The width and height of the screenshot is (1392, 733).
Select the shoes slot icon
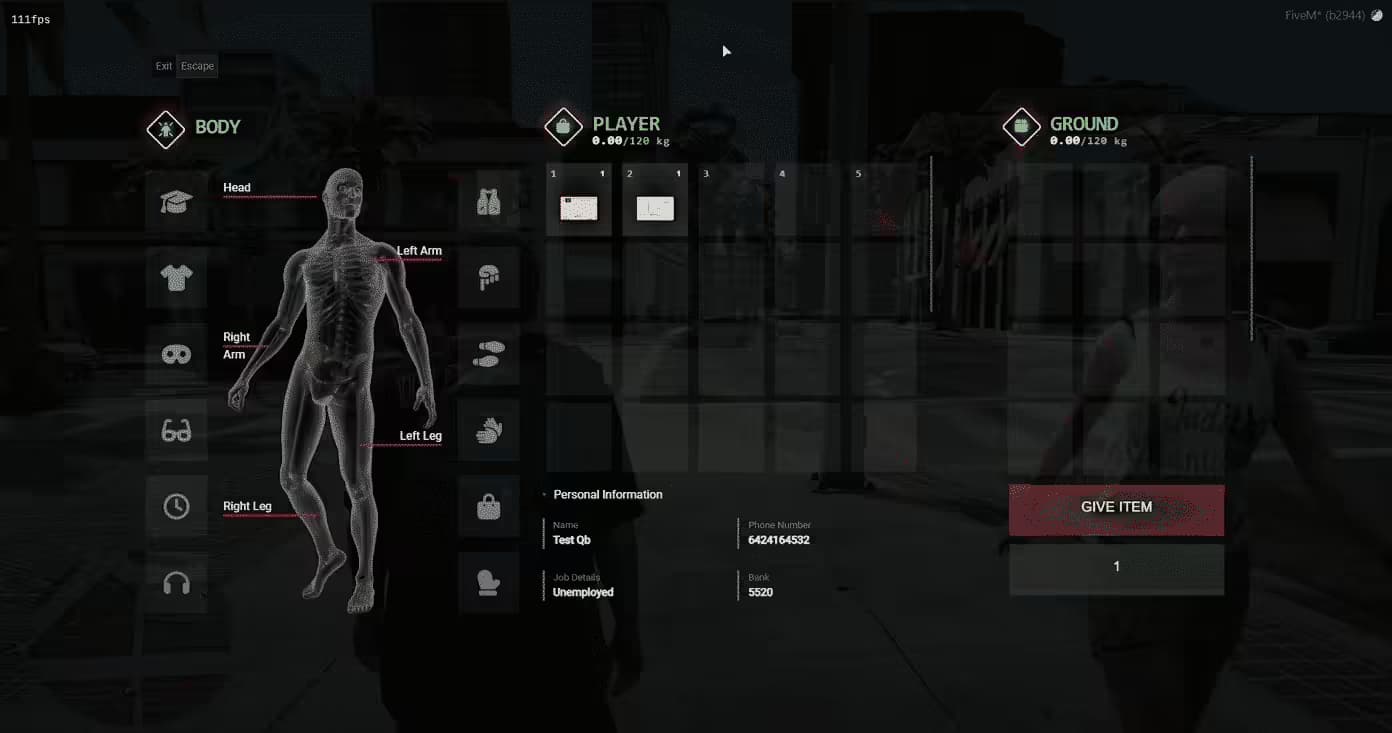[489, 353]
